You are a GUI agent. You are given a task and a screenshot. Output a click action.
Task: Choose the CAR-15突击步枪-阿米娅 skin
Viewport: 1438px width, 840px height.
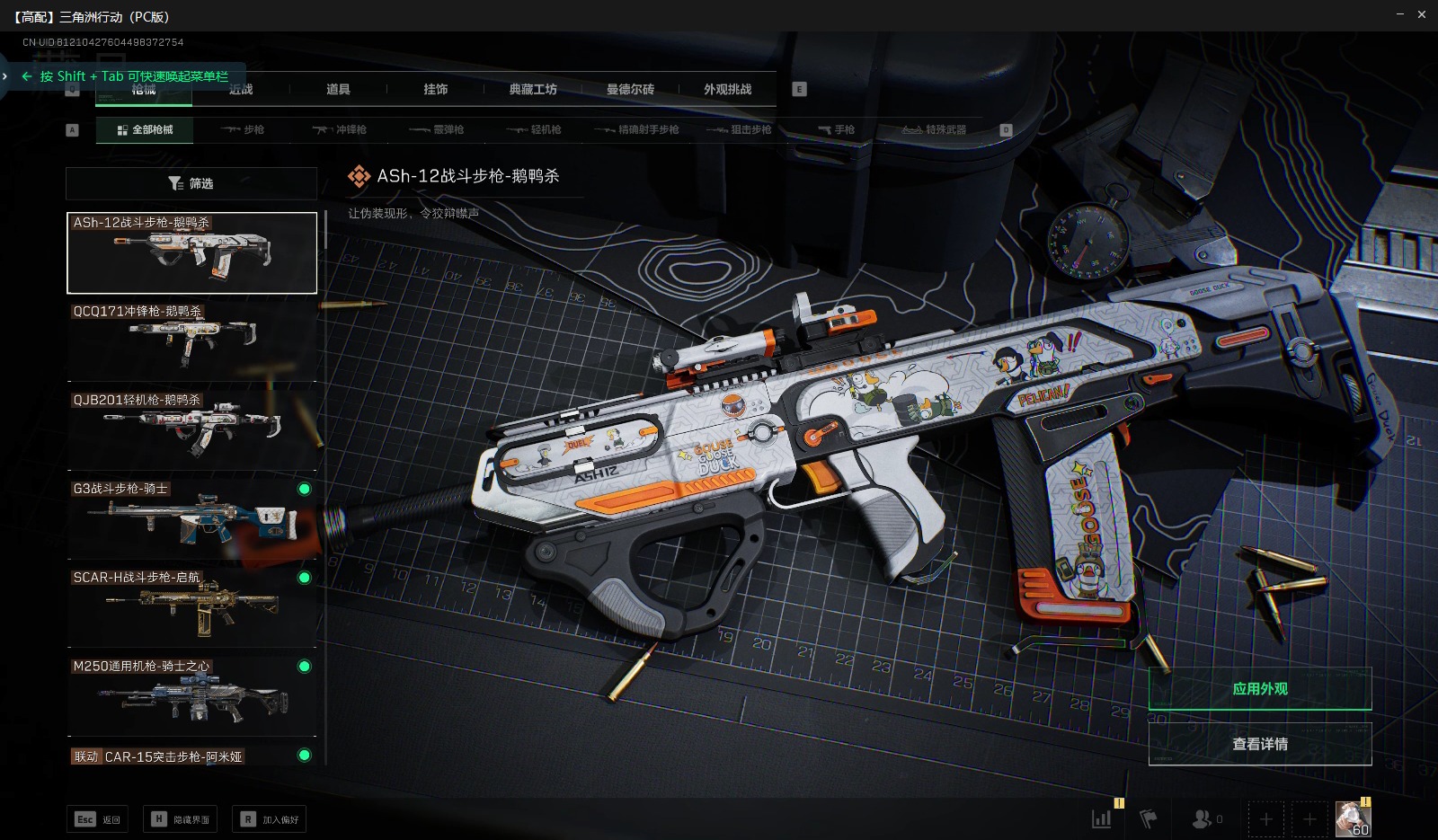[192, 756]
